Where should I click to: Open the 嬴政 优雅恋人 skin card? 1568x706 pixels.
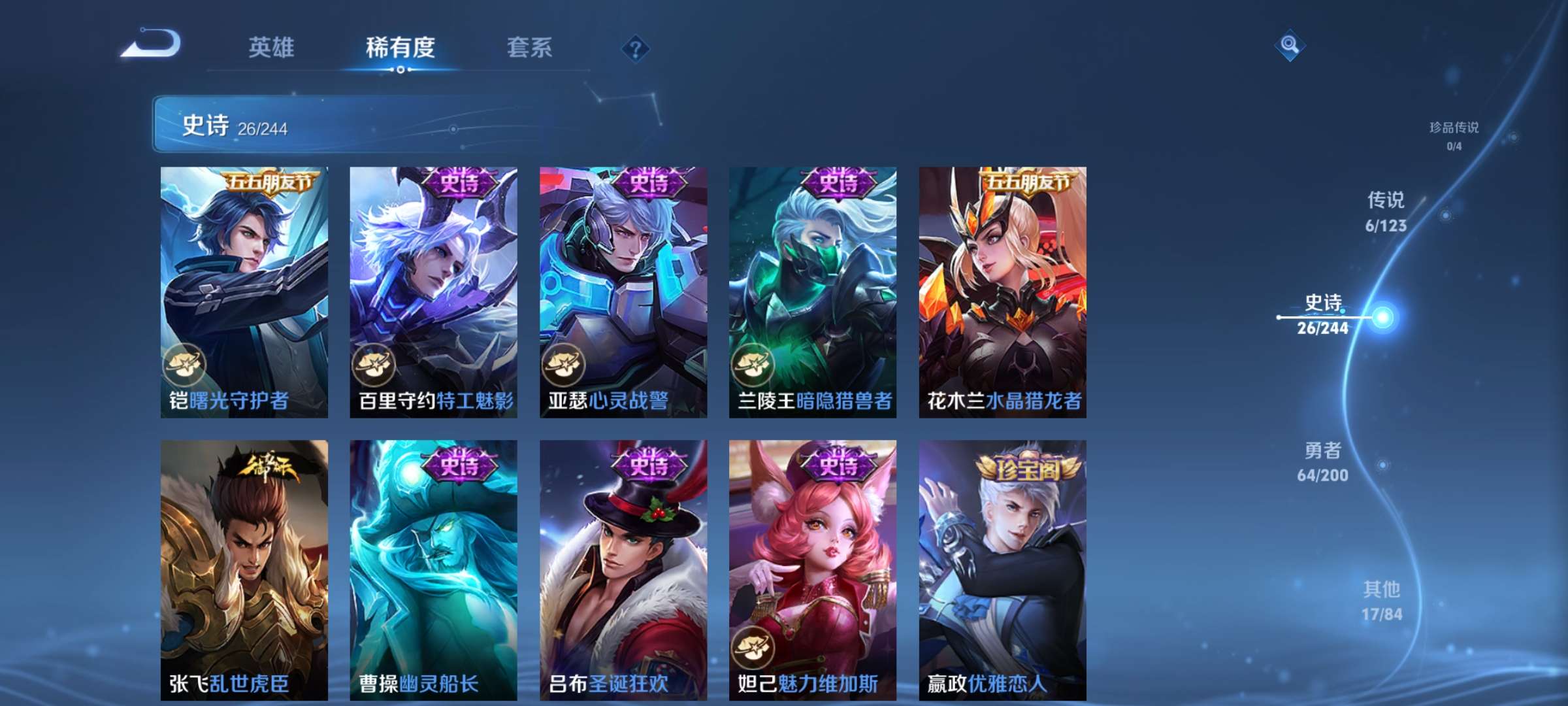(x=1002, y=569)
